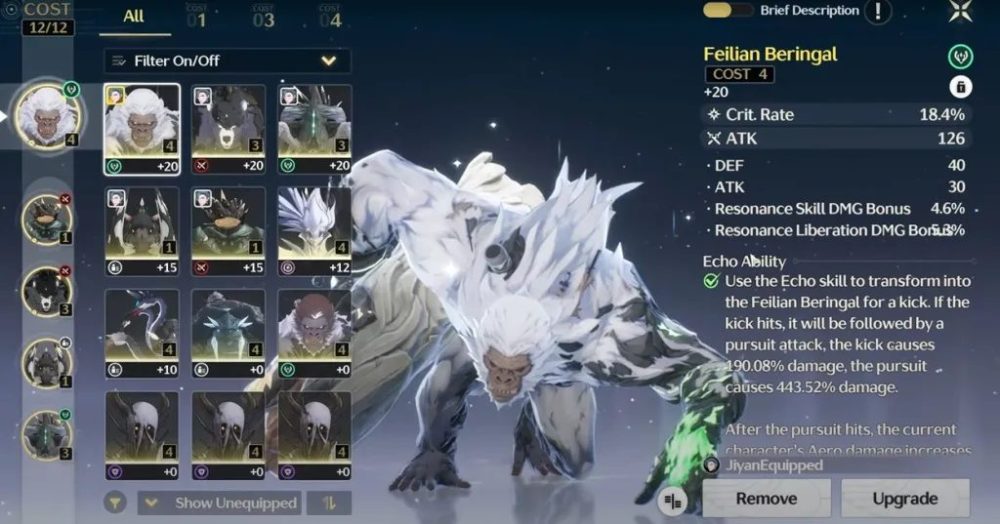Open the Cost 01 tab
This screenshot has width=1000, height=524.
(x=196, y=17)
